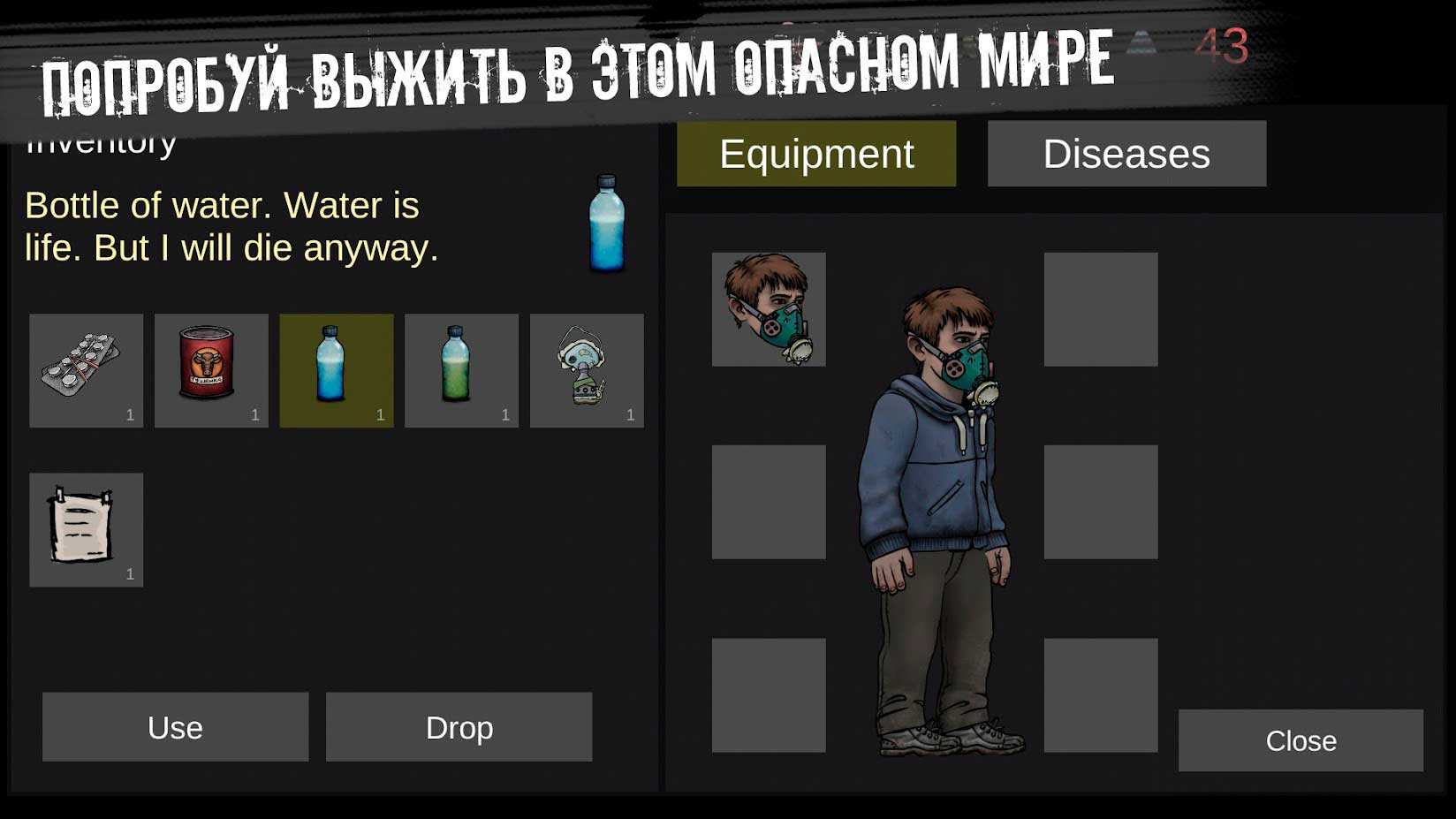Select the pill blister pack slot
The image size is (1456, 819).
[86, 370]
